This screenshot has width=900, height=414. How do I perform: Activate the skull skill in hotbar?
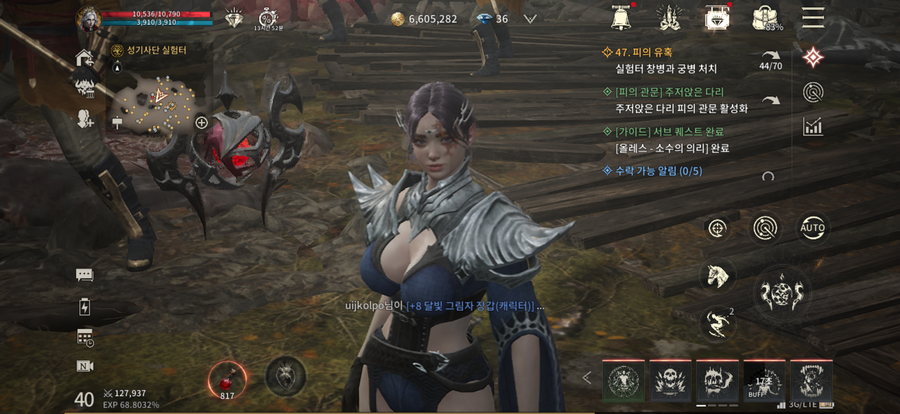click(x=671, y=380)
